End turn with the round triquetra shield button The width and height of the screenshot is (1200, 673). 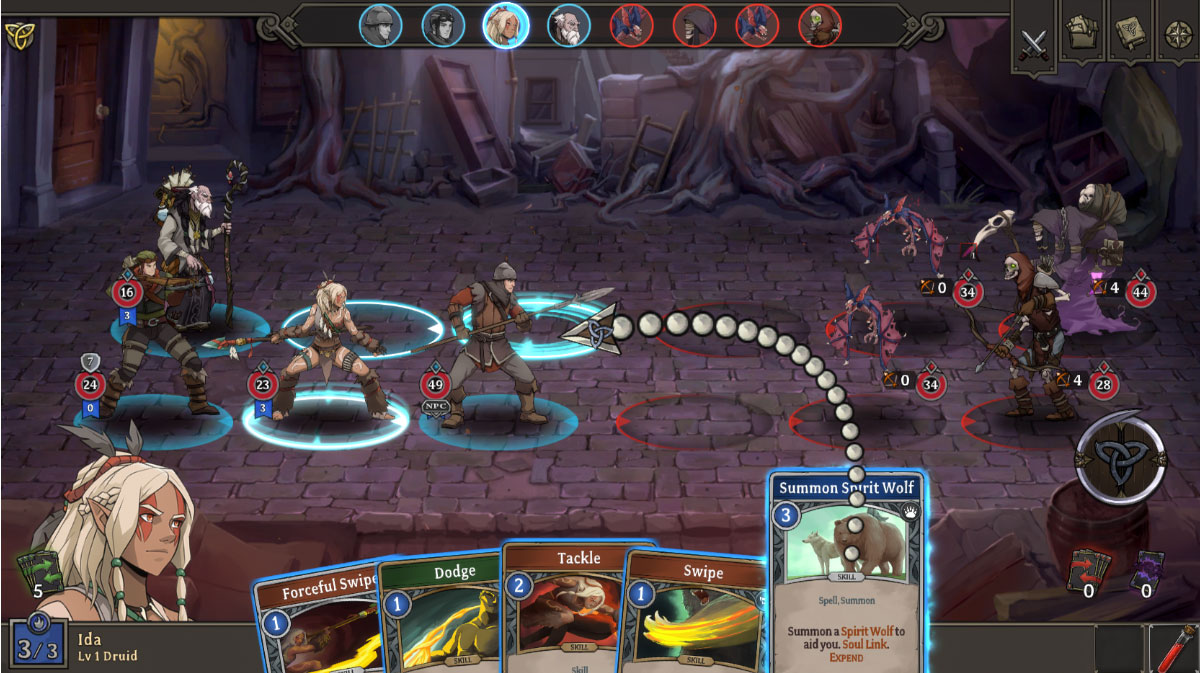1120,458
